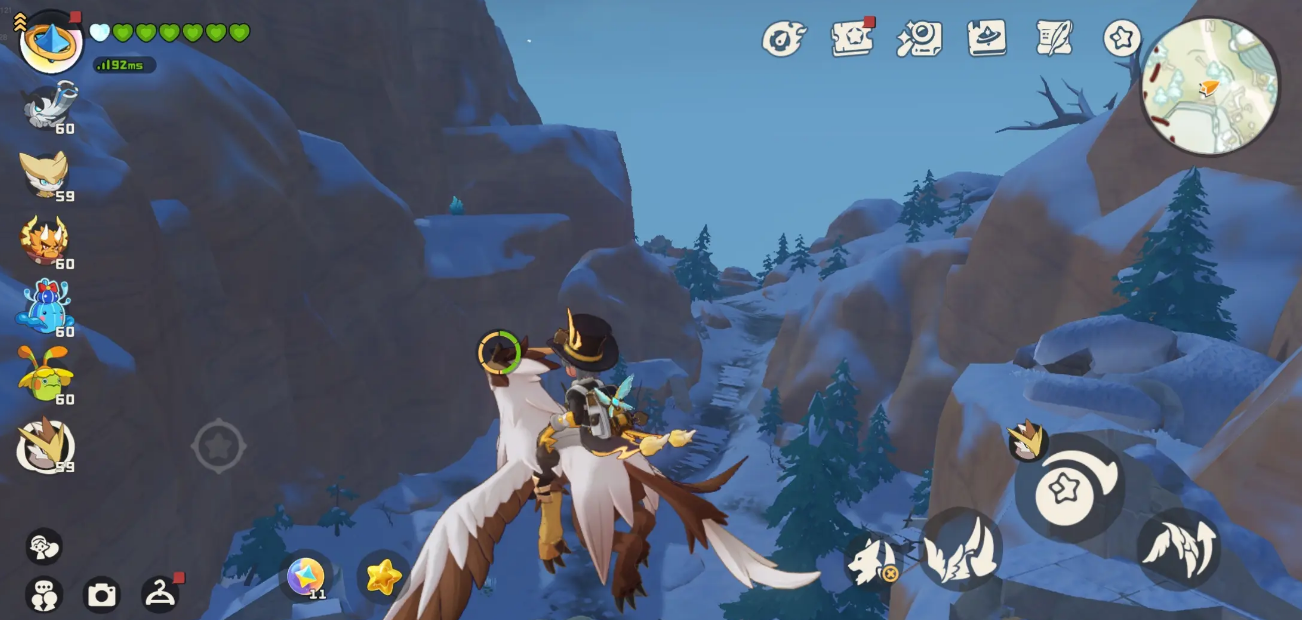The height and width of the screenshot is (620, 1302).
Task: Use the rainbow star item with count 11
Action: click(306, 577)
